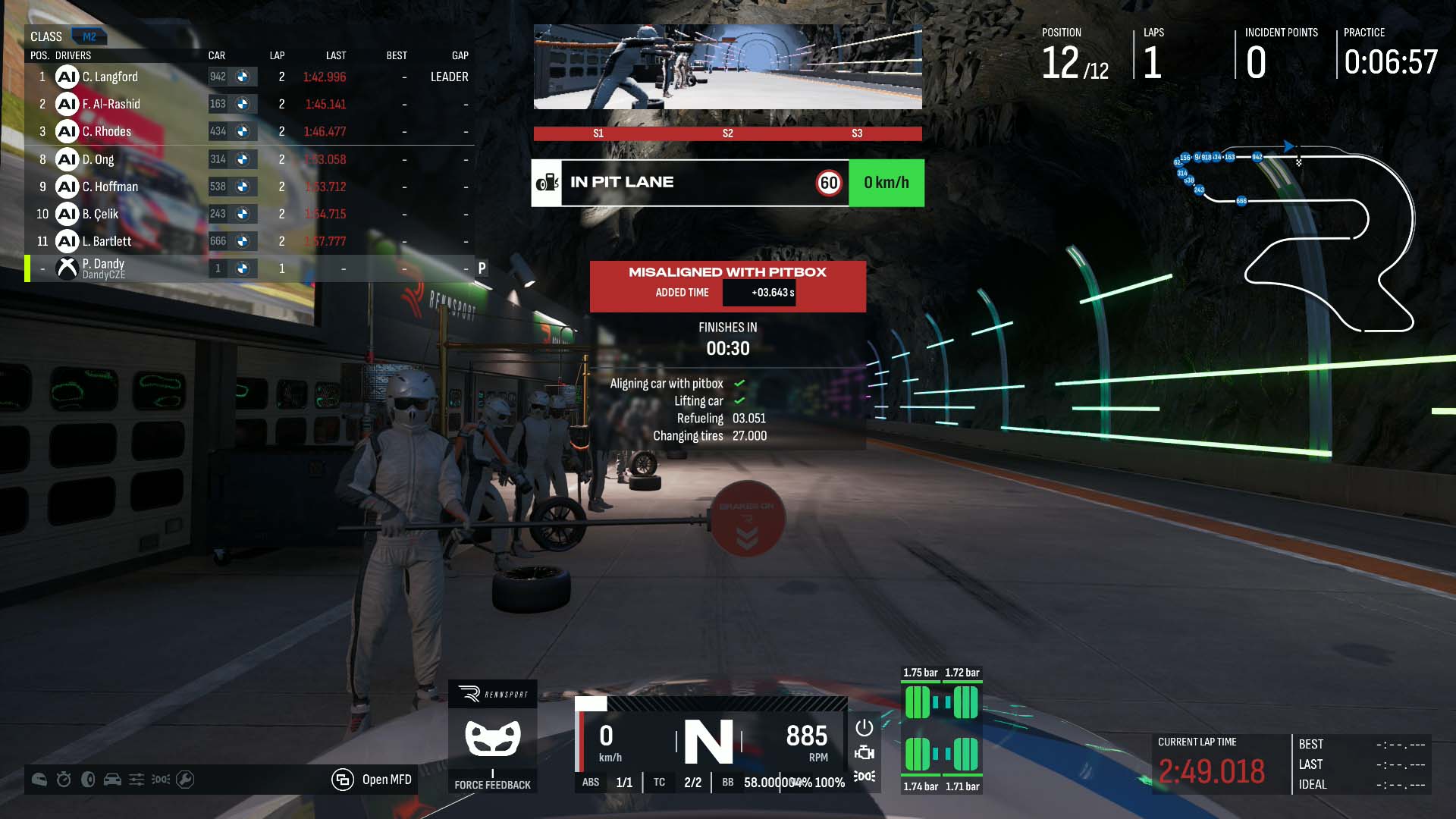Image resolution: width=1456 pixels, height=819 pixels.
Task: Open the wrench pit-service icon
Action: pyautogui.click(x=185, y=780)
